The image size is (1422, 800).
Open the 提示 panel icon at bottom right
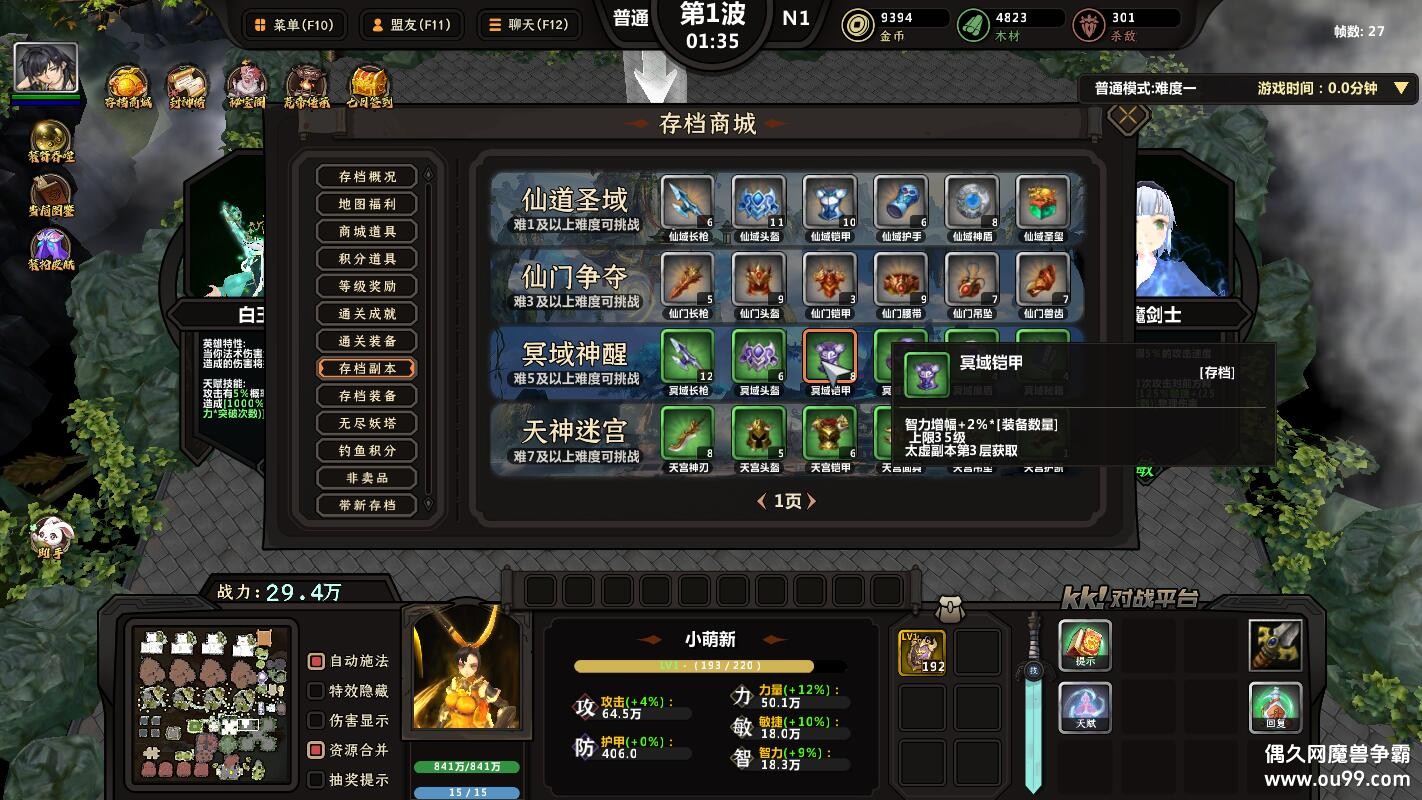(1086, 645)
